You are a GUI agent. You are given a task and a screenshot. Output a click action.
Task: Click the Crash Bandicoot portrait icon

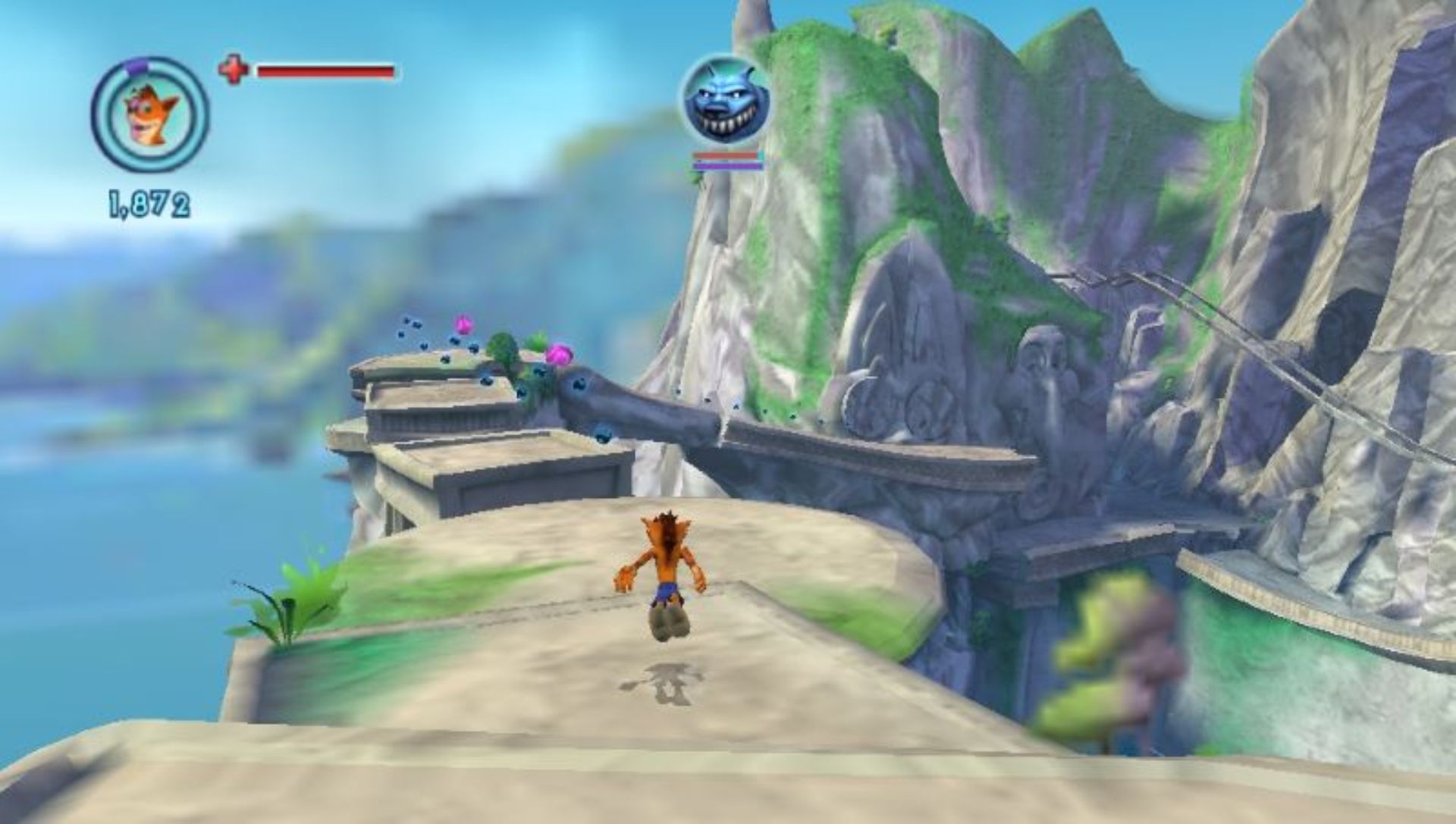tap(150, 116)
